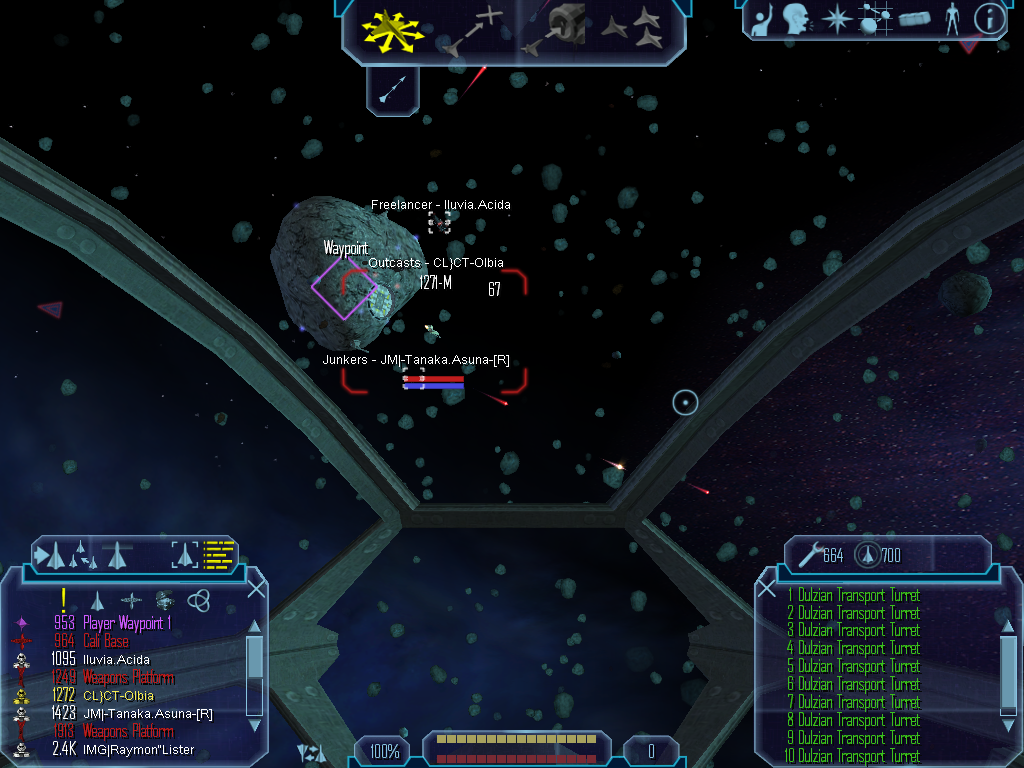Open the information icon in top bar
The height and width of the screenshot is (768, 1024).
tap(989, 19)
